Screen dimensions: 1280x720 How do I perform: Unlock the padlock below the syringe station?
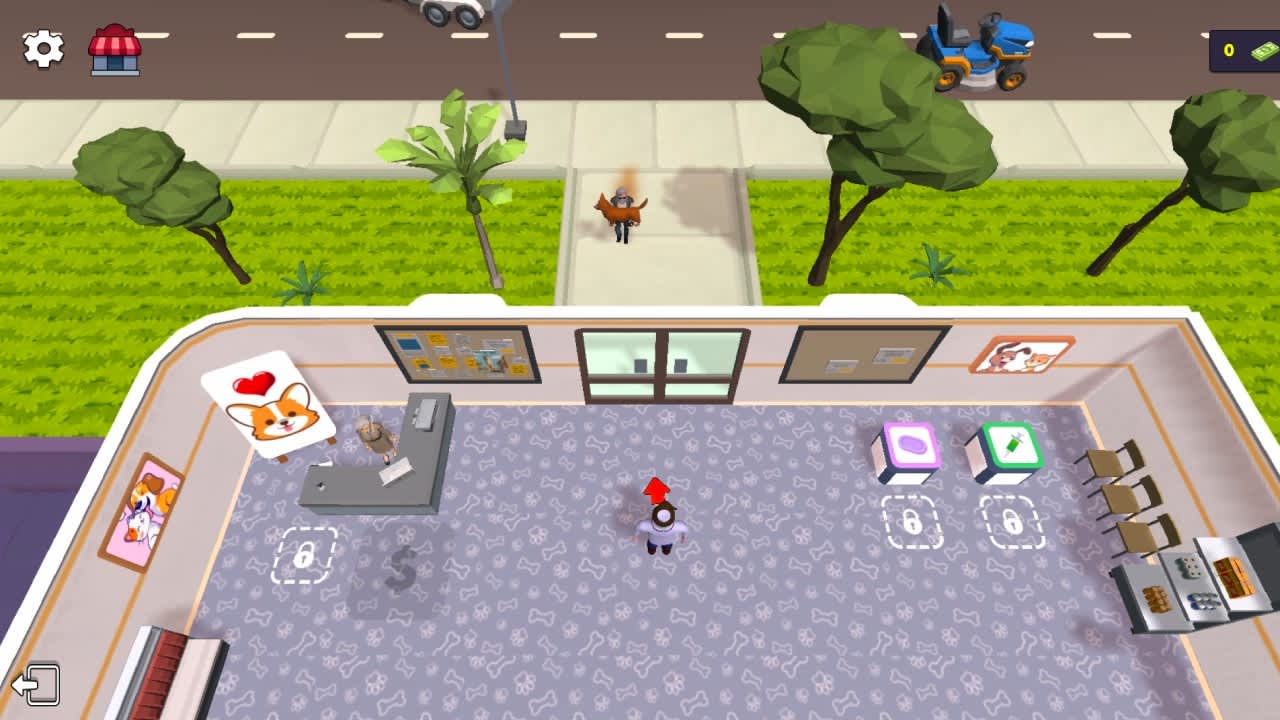pyautogui.click(x=1011, y=523)
